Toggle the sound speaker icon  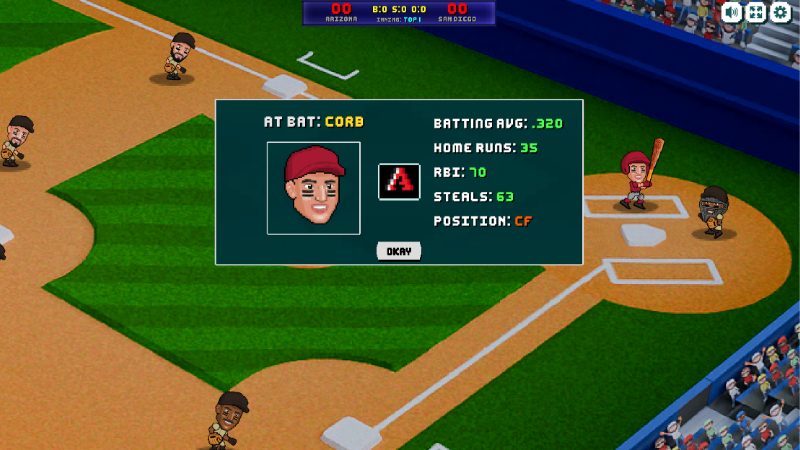tap(732, 12)
